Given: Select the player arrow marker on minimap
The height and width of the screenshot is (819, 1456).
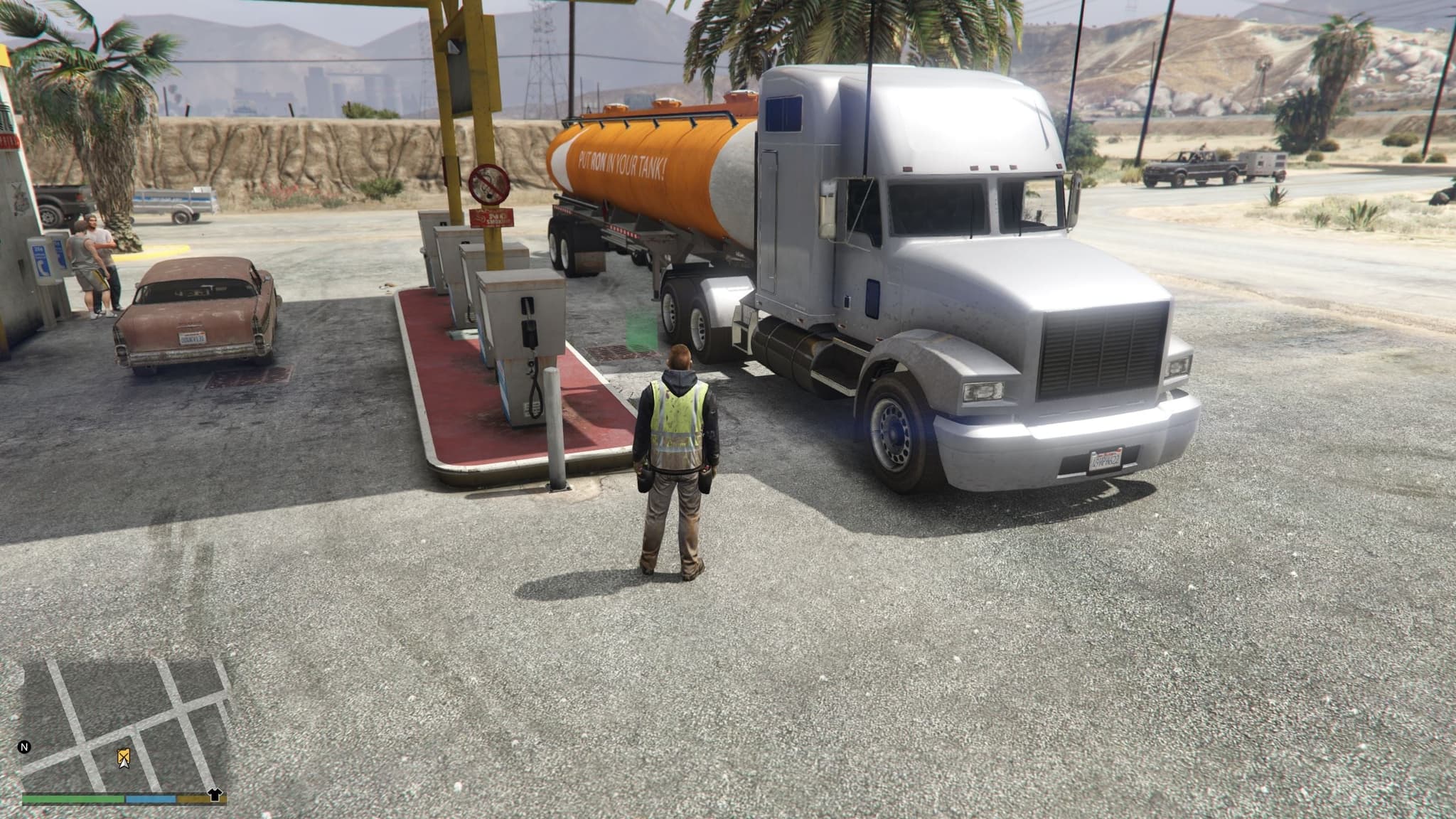Looking at the screenshot, I should coord(124,759).
